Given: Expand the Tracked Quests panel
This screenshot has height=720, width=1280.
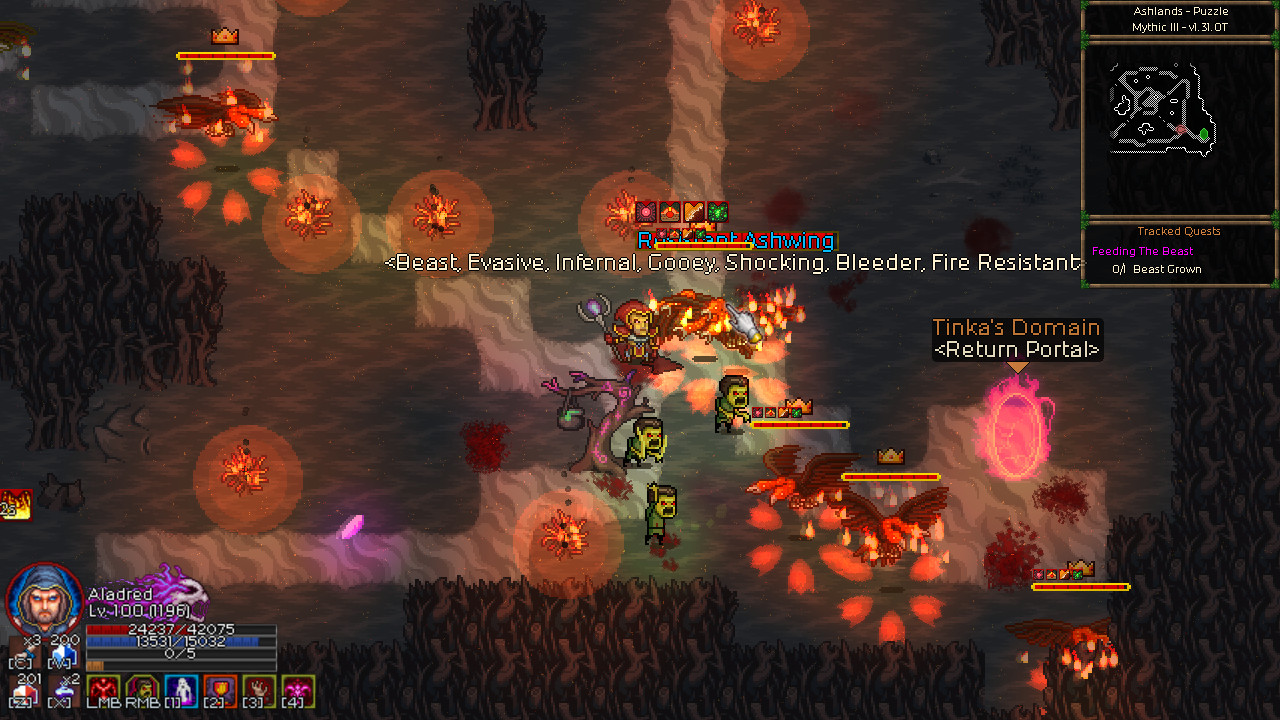Looking at the screenshot, I should pyautogui.click(x=1178, y=231).
